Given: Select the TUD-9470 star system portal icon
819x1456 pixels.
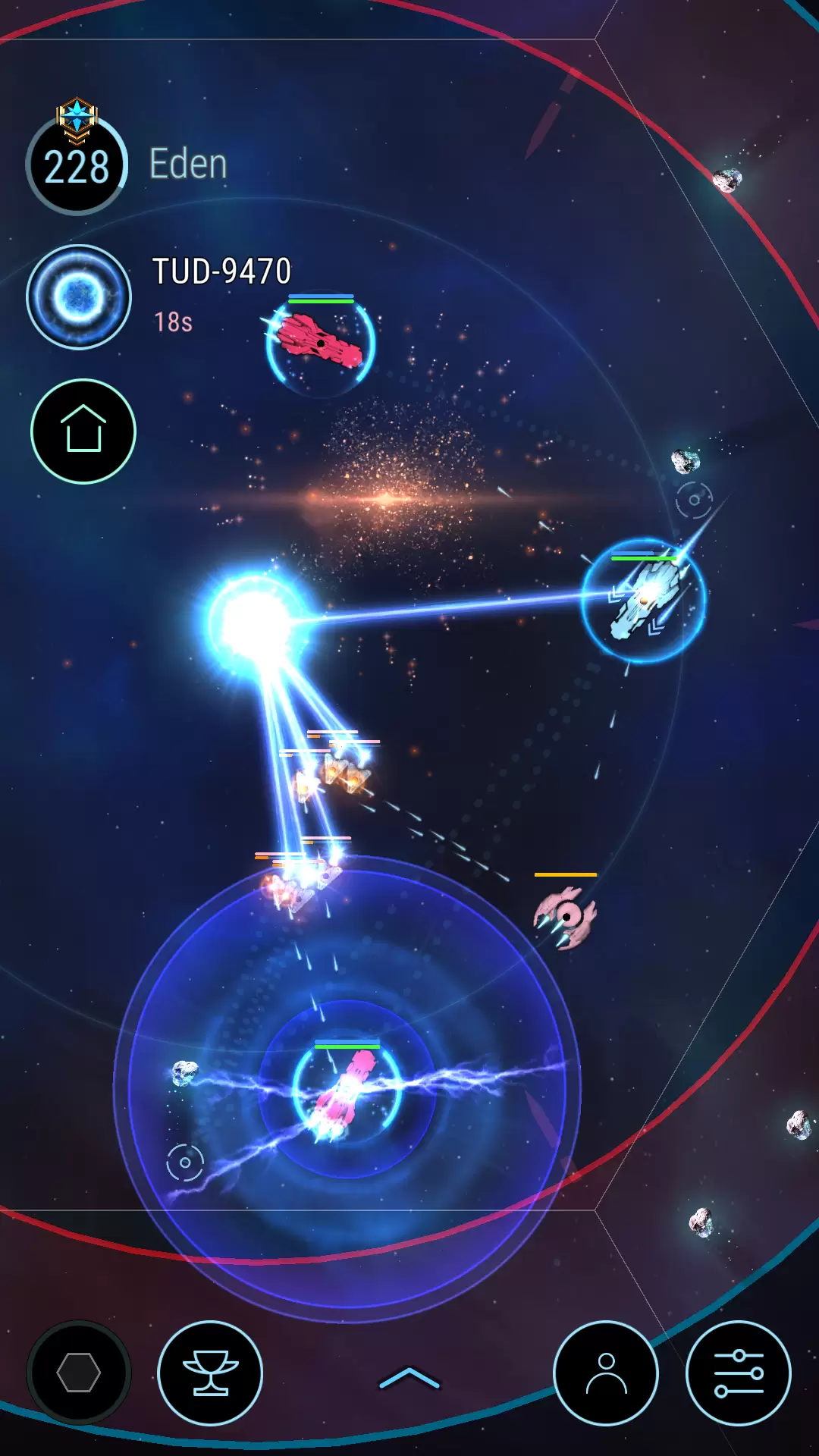Looking at the screenshot, I should (x=79, y=297).
